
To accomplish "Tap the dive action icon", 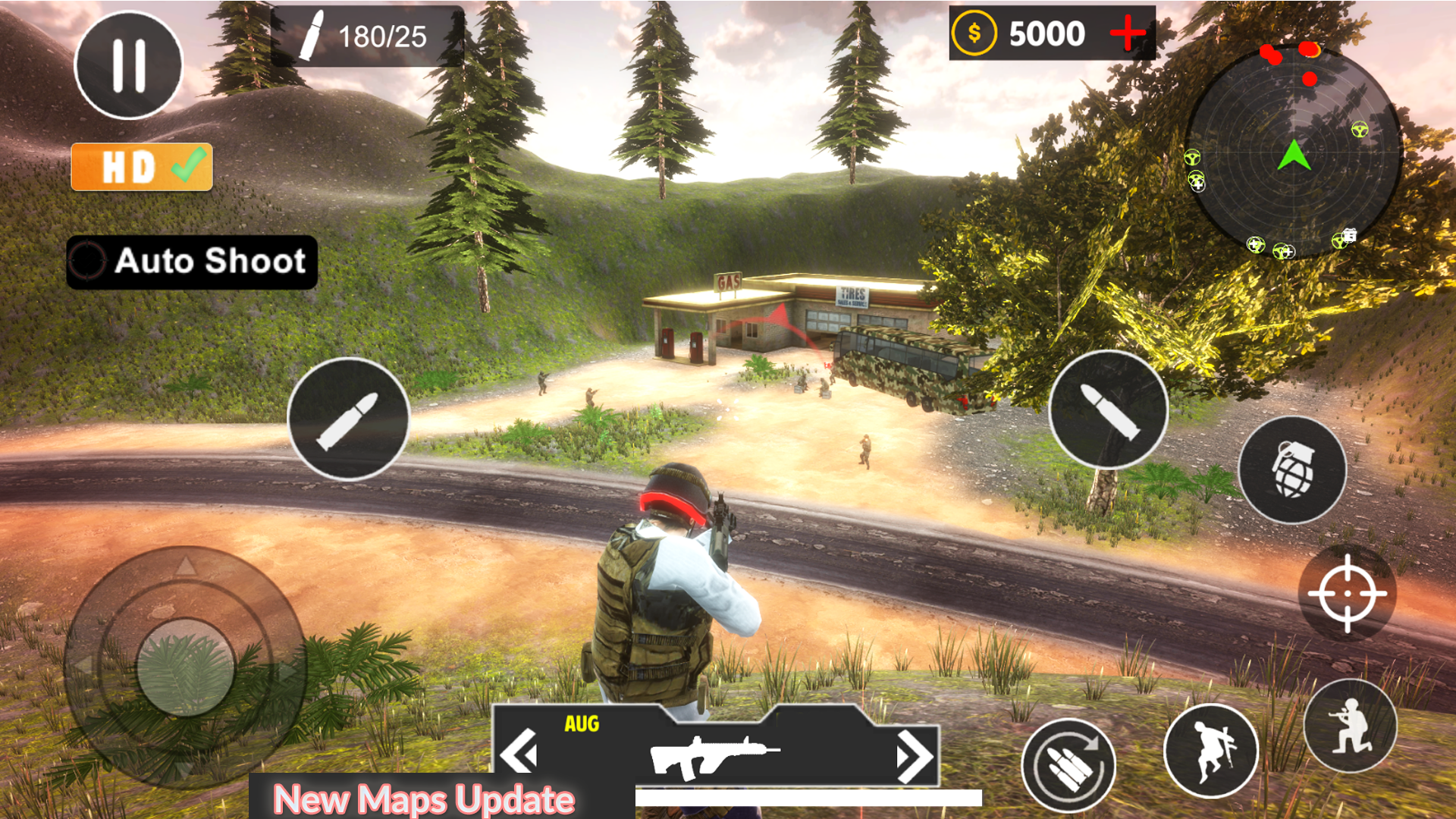I will tap(1211, 749).
